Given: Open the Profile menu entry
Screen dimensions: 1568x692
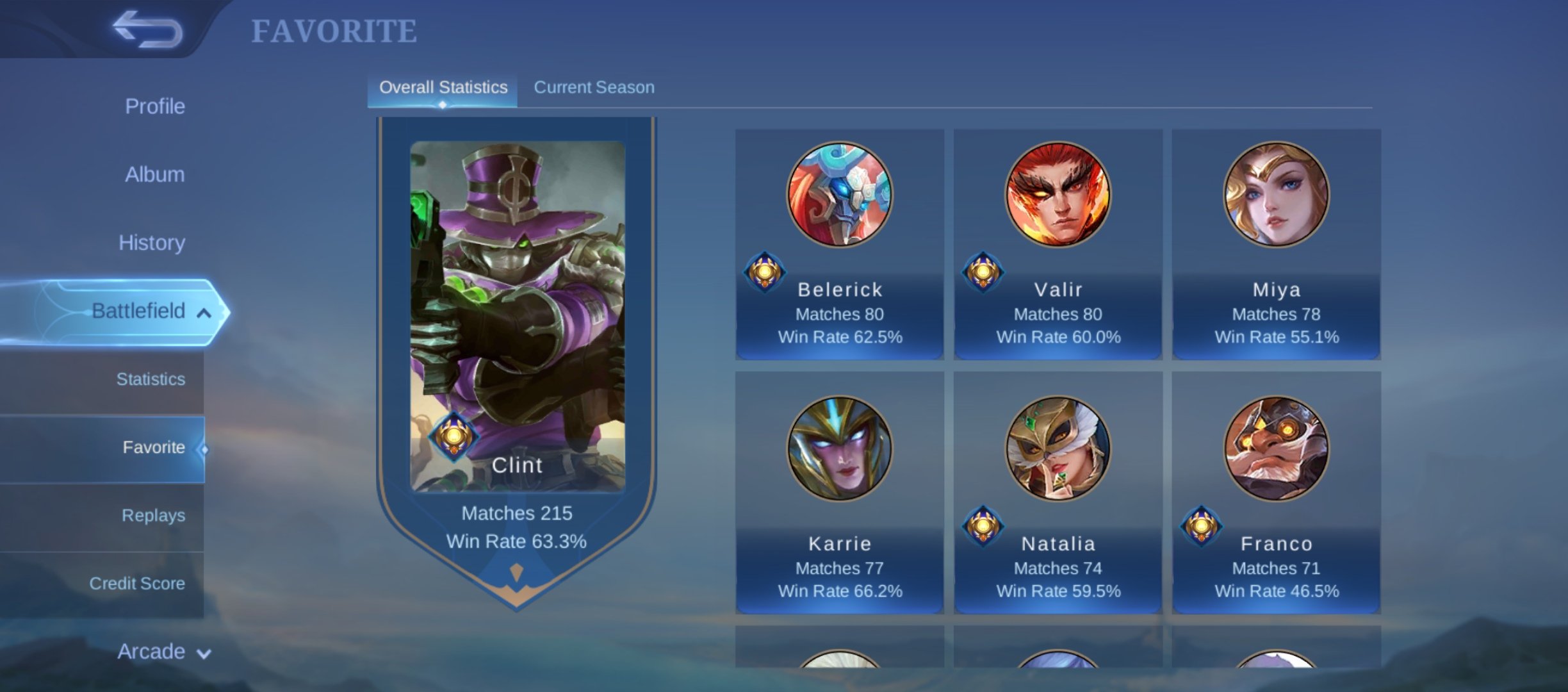Looking at the screenshot, I should pos(154,106).
